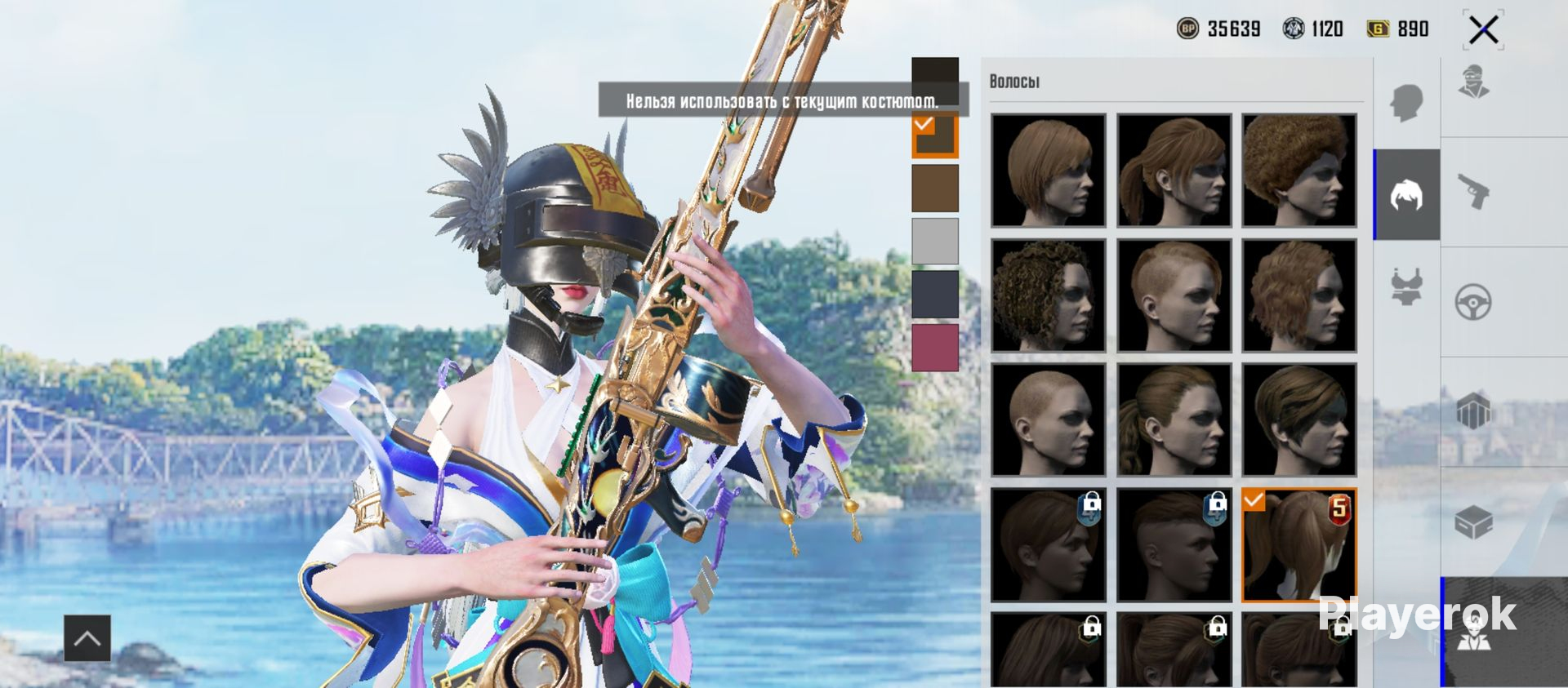Viewport: 1568px width, 688px height.
Task: Choose the afro hairstyle
Action: (1298, 170)
